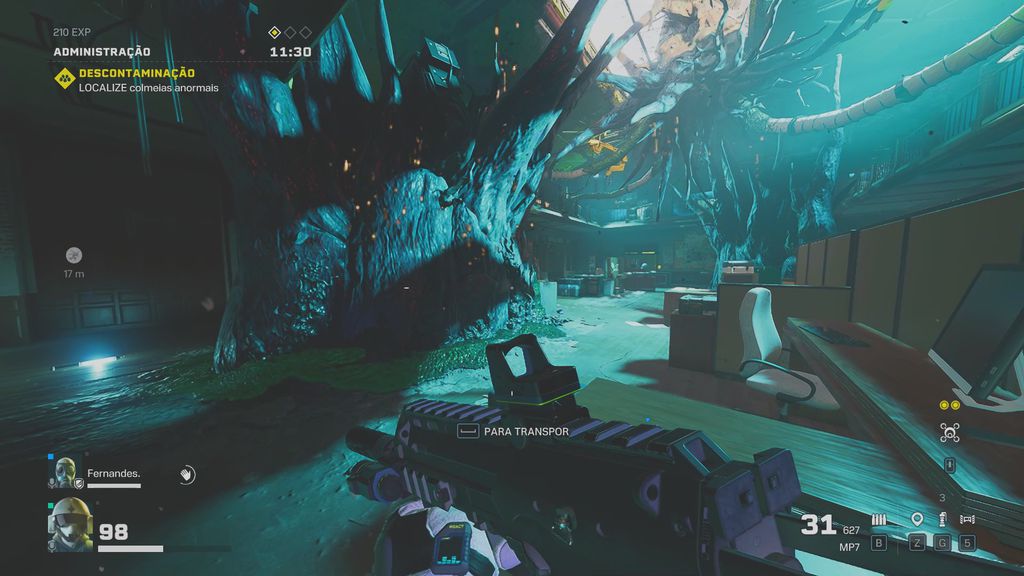Select the Descontaminação objective tracker

136,73
